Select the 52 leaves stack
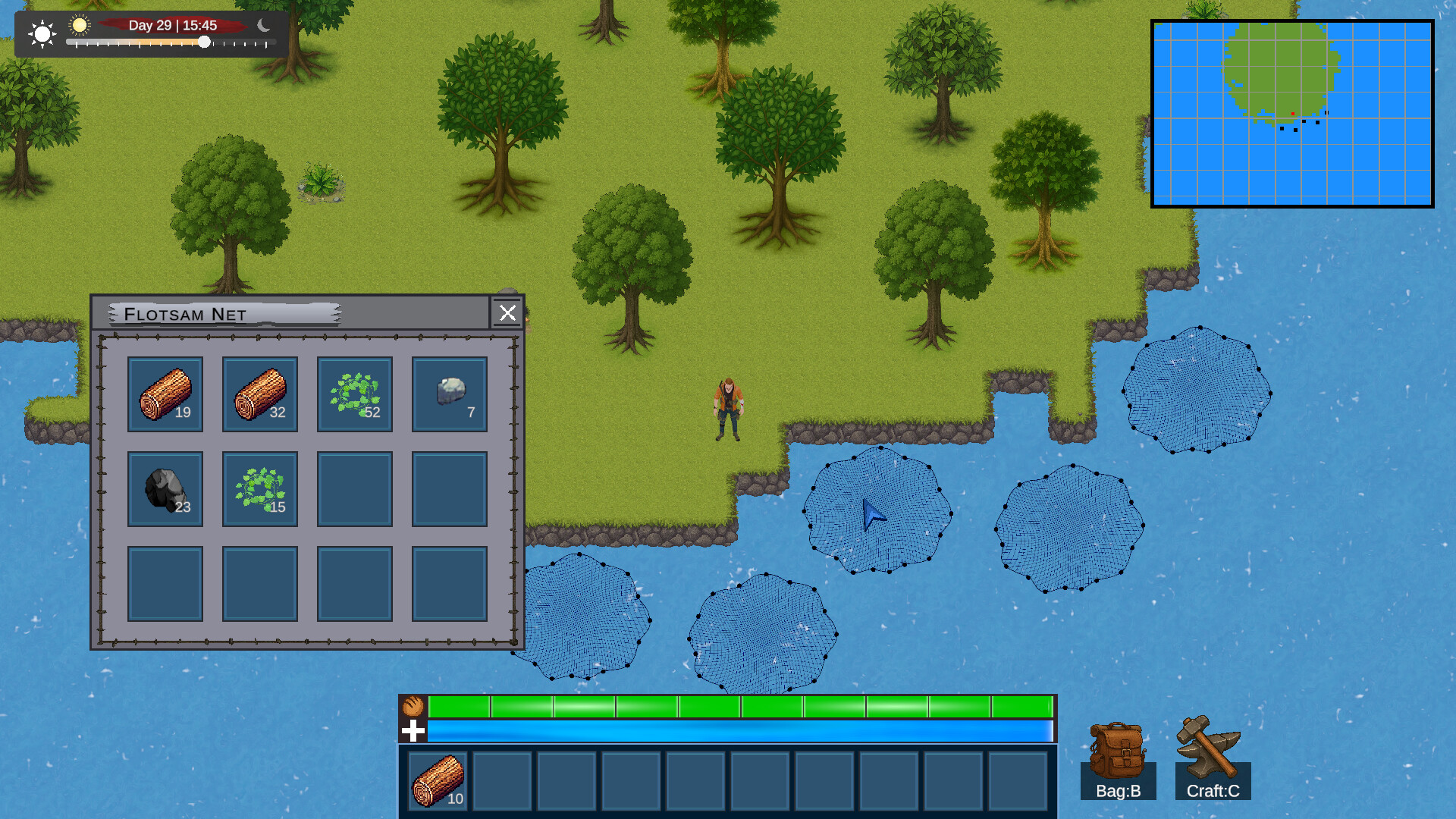 click(x=354, y=394)
